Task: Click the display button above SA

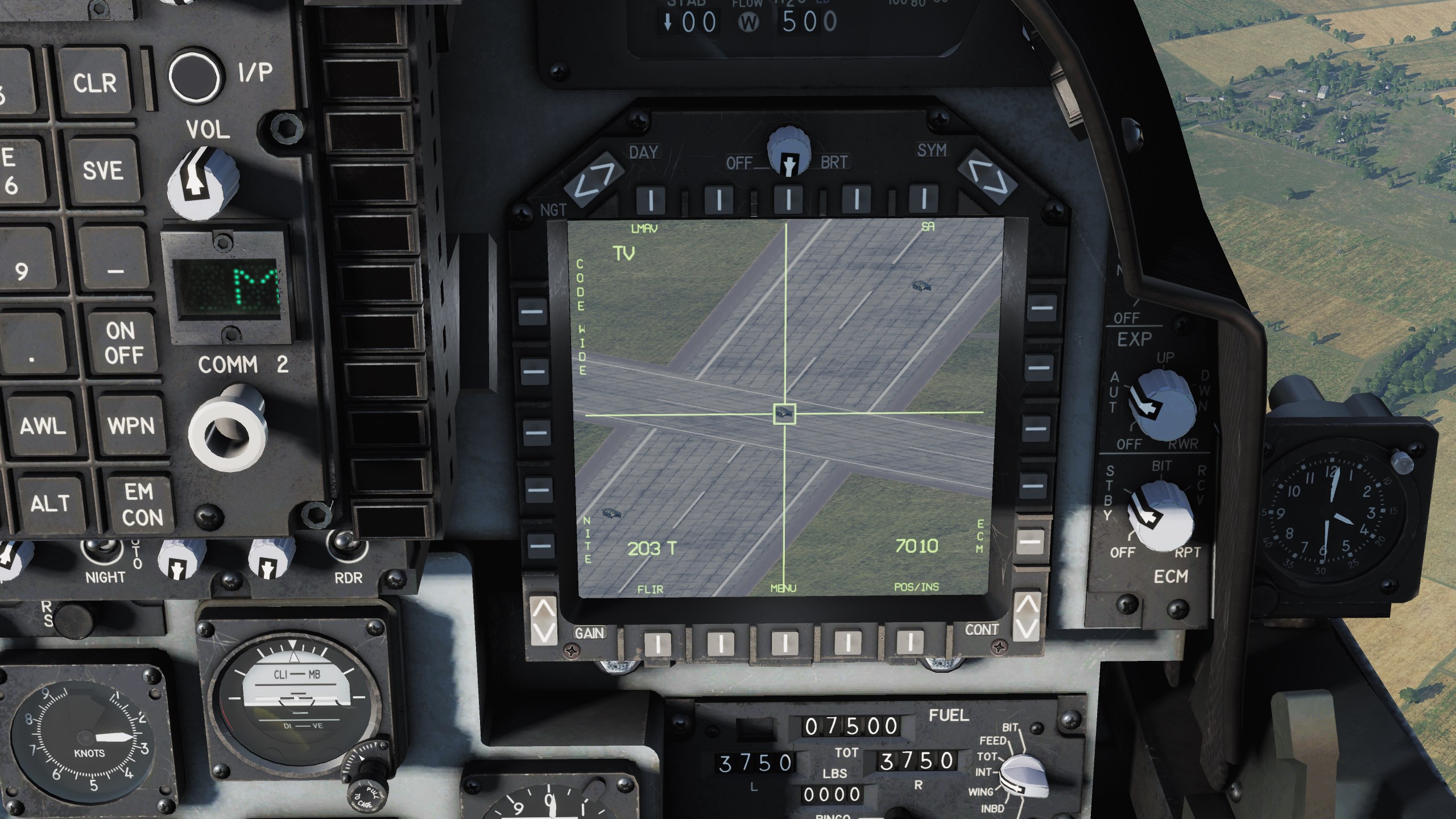Action: pyautogui.click(x=924, y=199)
